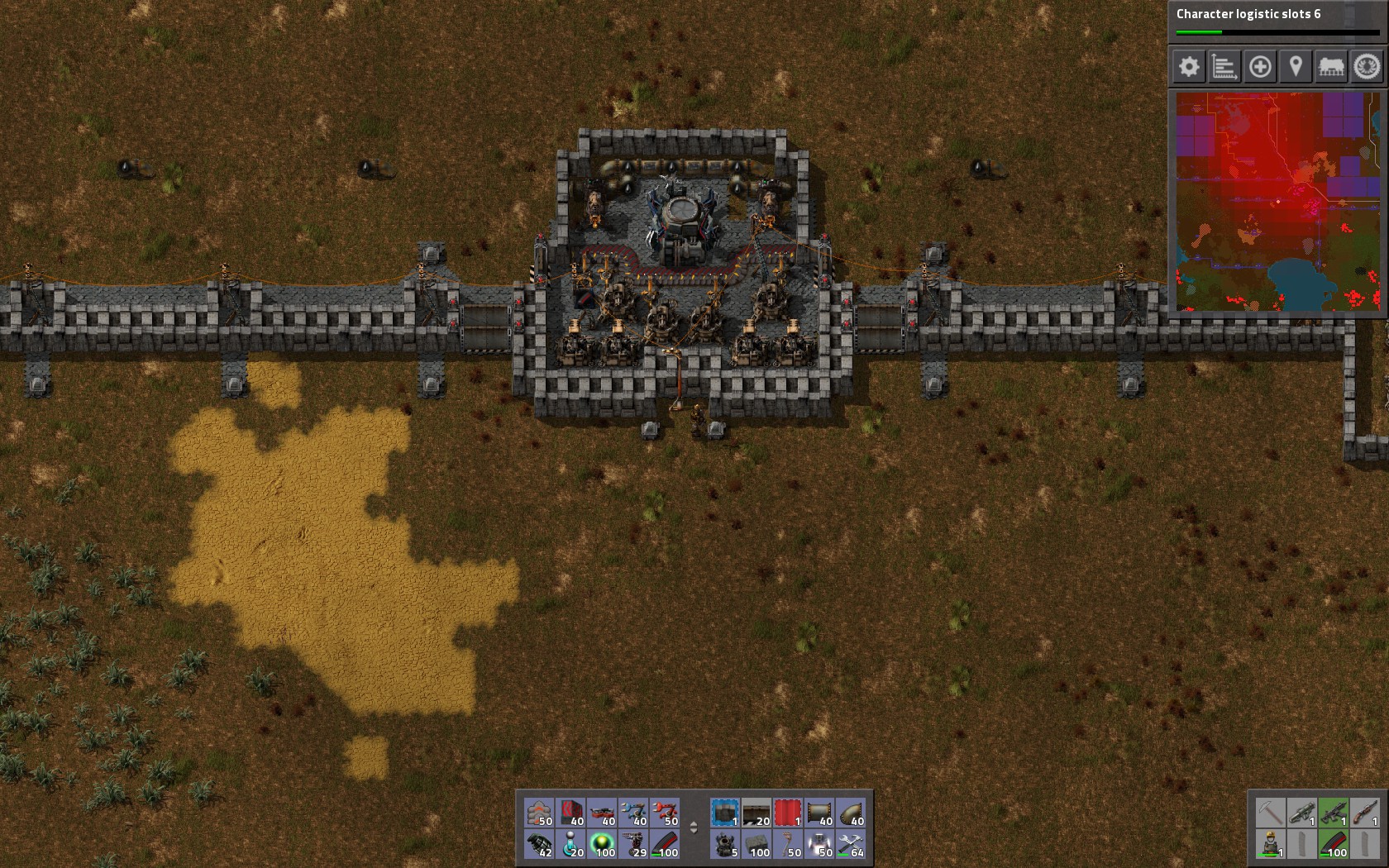Click the map pin marker button

point(1296,67)
